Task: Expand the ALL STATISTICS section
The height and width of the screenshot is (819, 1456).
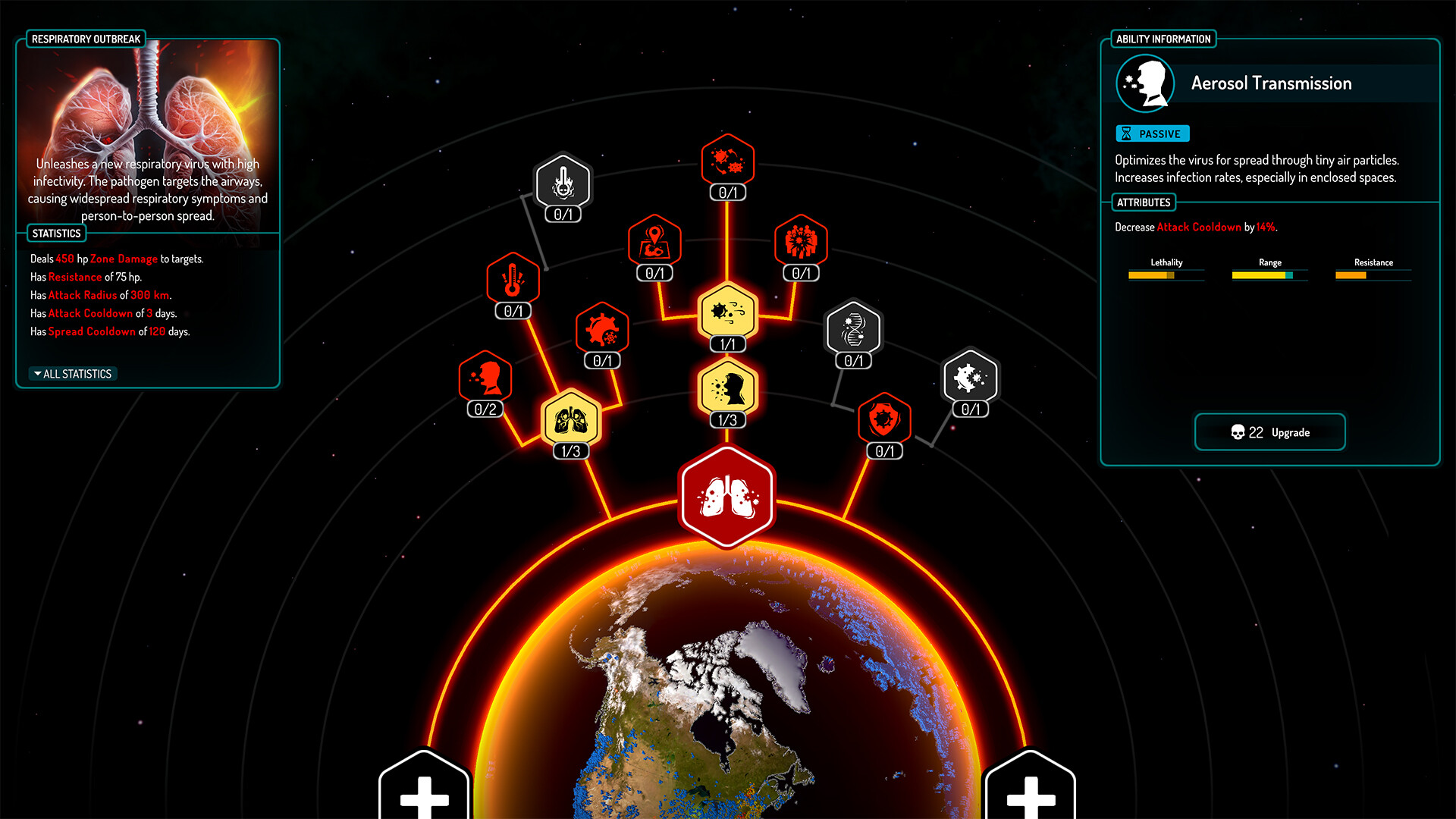Action: (x=71, y=373)
